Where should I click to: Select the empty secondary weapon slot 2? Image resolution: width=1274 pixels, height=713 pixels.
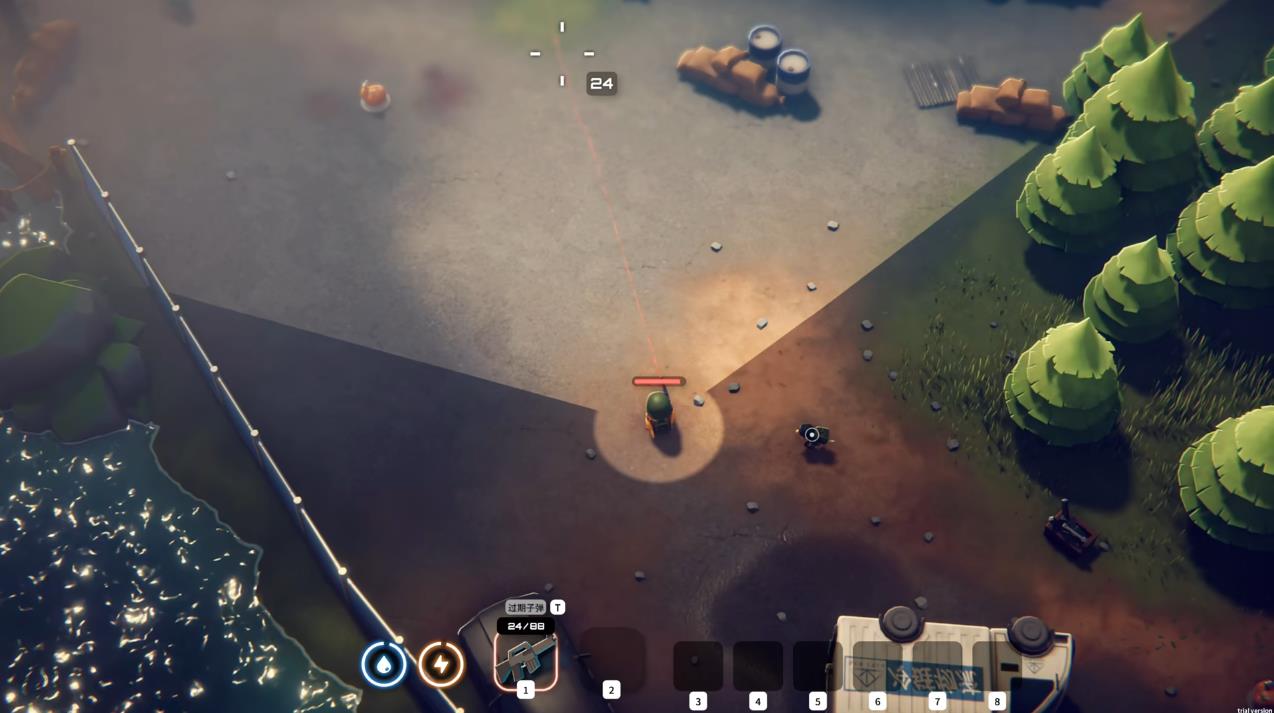click(612, 658)
